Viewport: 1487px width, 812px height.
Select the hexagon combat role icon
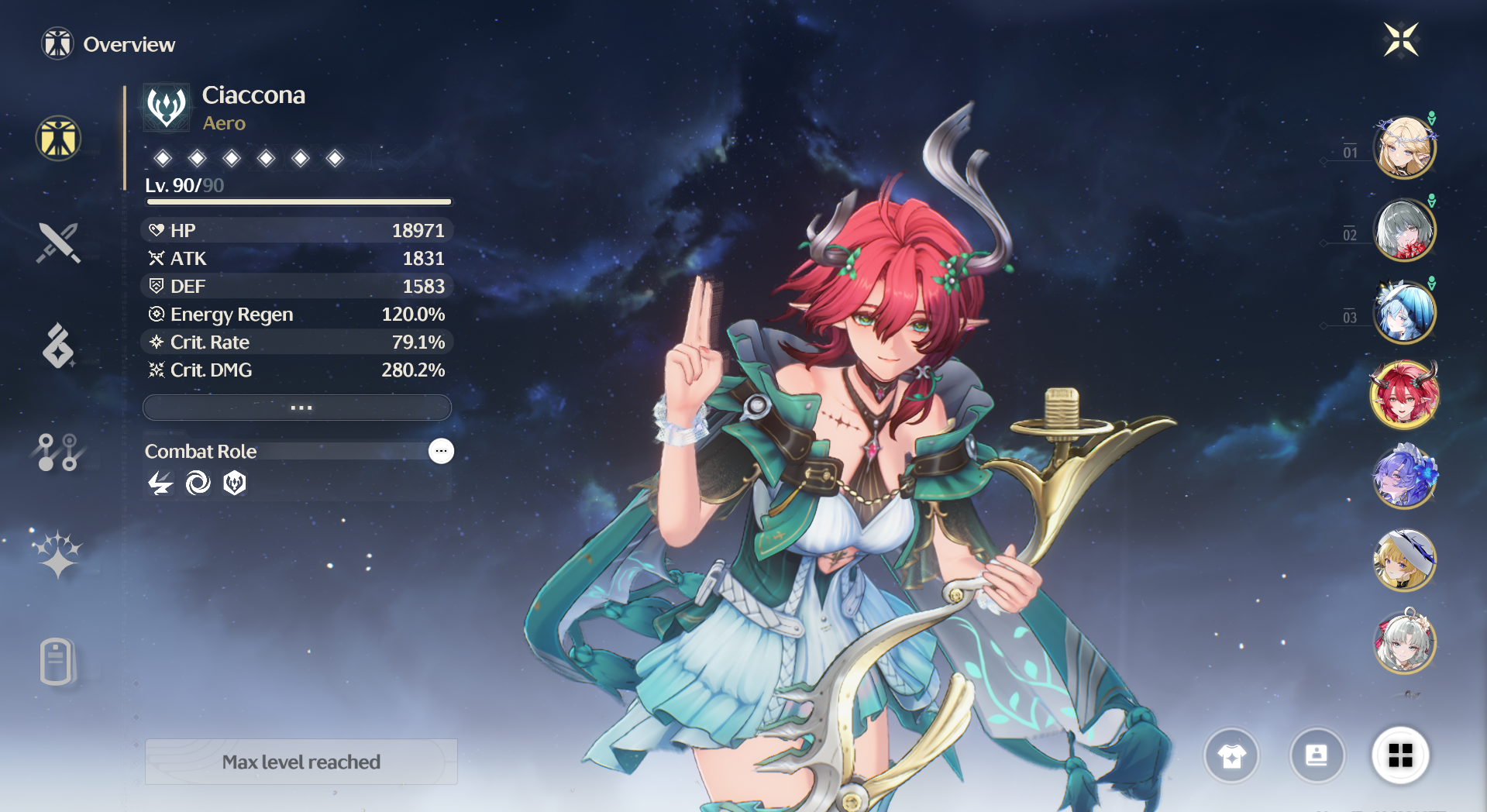tap(235, 483)
